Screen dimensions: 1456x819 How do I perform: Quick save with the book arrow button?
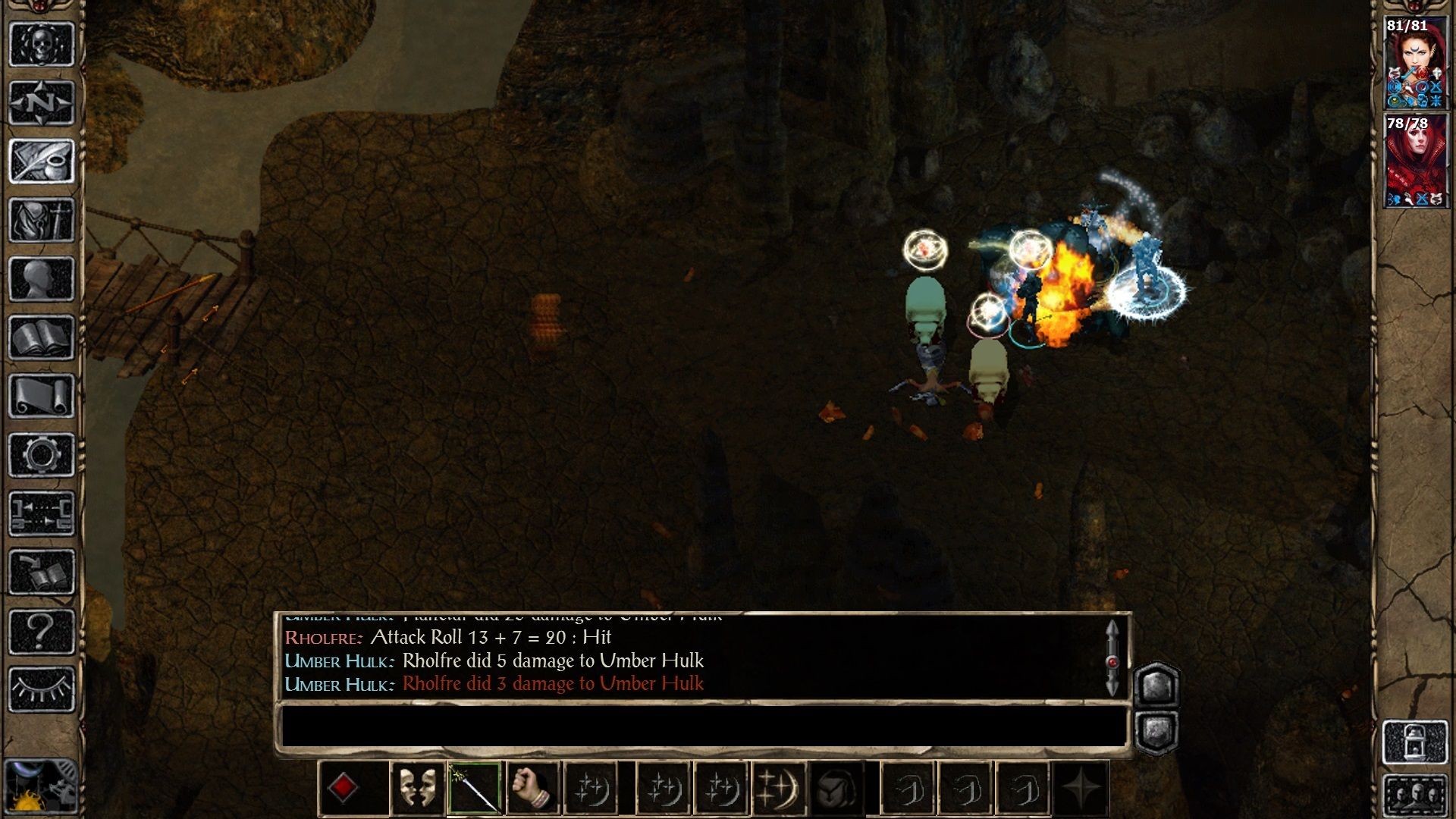pos(42,573)
